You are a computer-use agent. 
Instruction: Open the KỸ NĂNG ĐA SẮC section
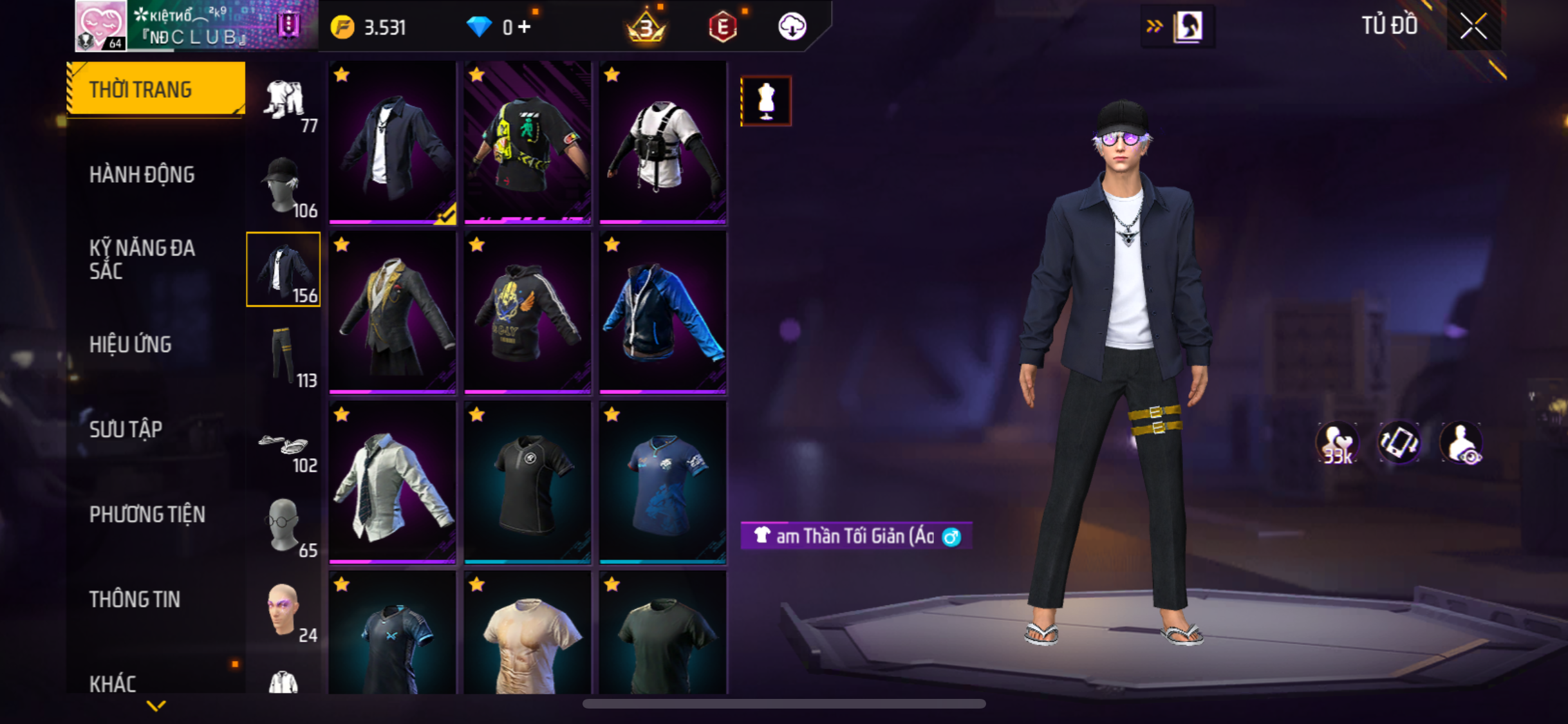coord(142,259)
